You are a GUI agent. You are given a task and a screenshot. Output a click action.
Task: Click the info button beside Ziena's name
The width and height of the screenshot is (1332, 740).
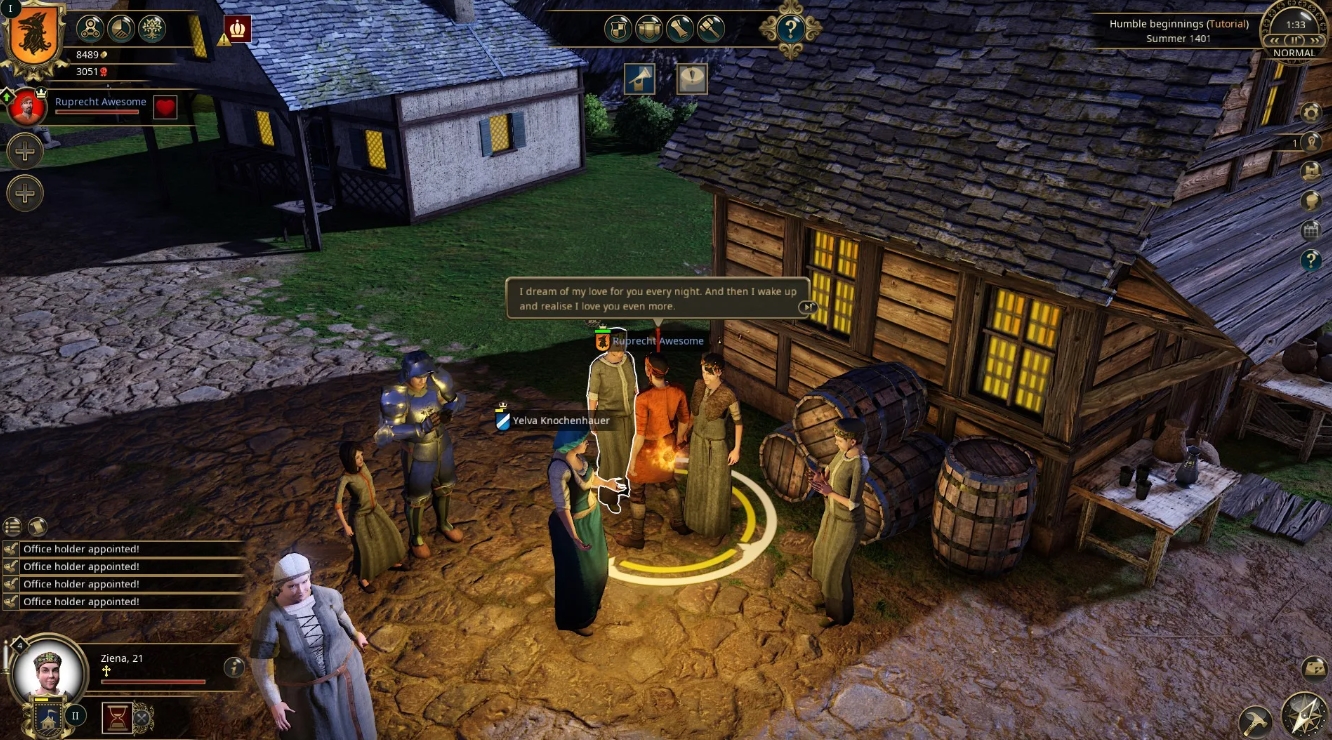tap(234, 668)
